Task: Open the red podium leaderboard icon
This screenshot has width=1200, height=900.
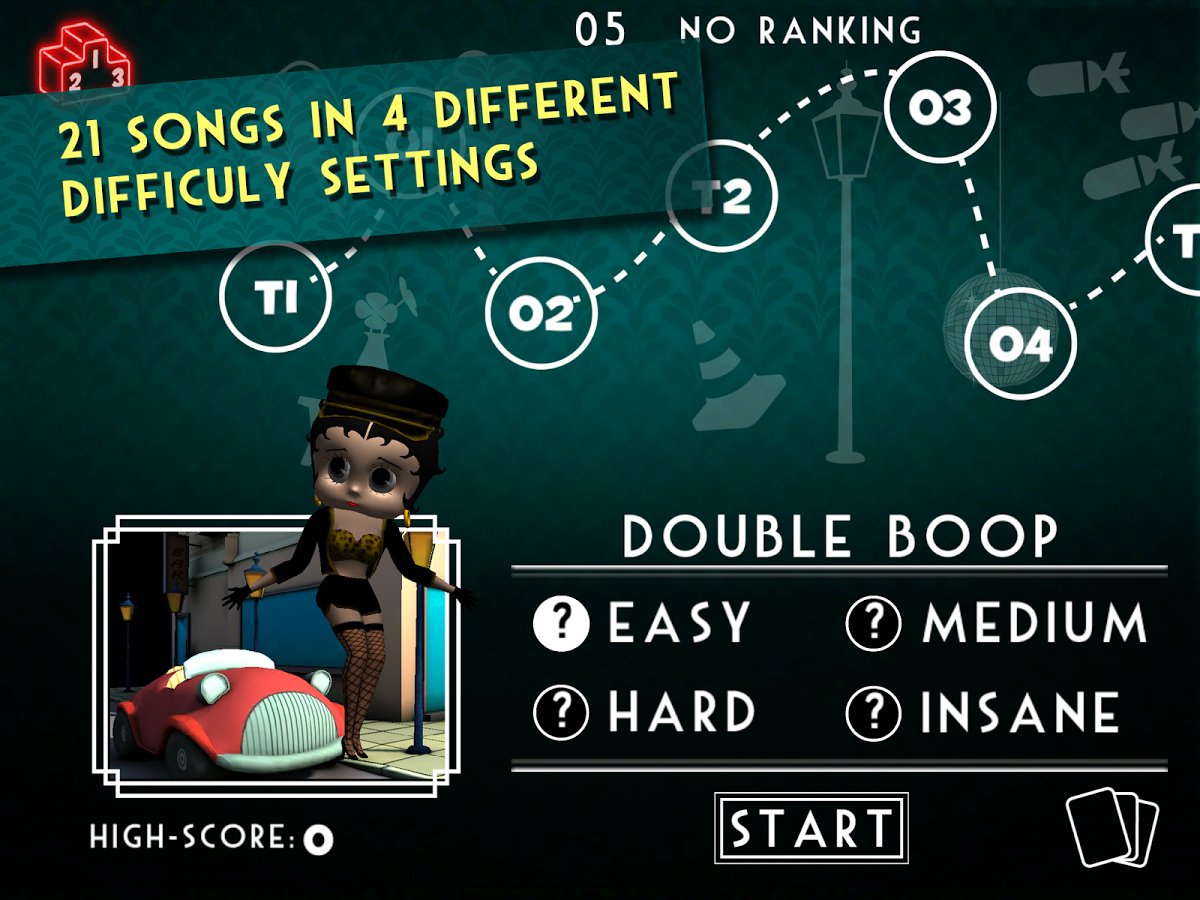Action: point(84,60)
